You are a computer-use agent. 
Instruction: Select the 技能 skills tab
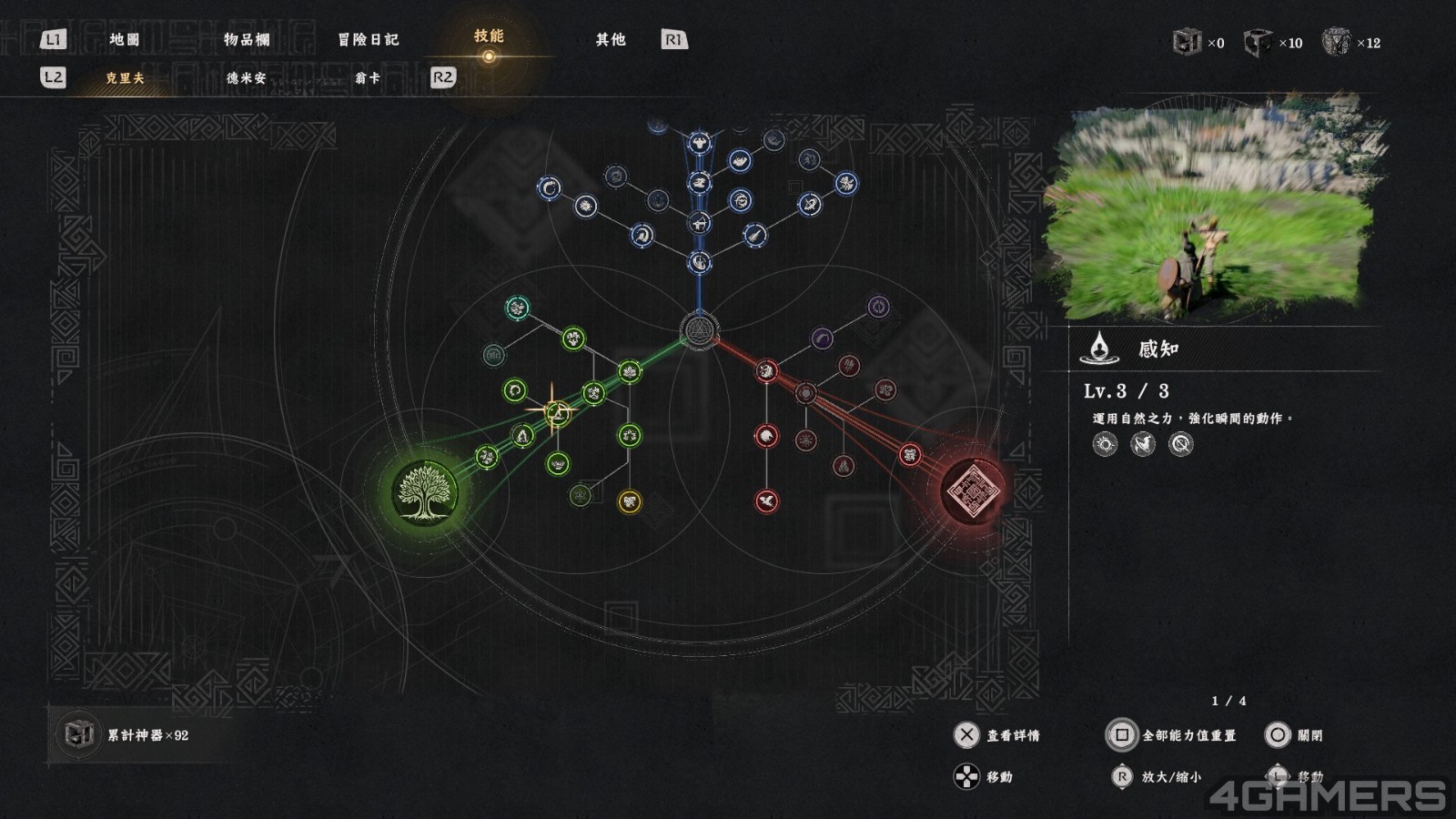point(489,36)
